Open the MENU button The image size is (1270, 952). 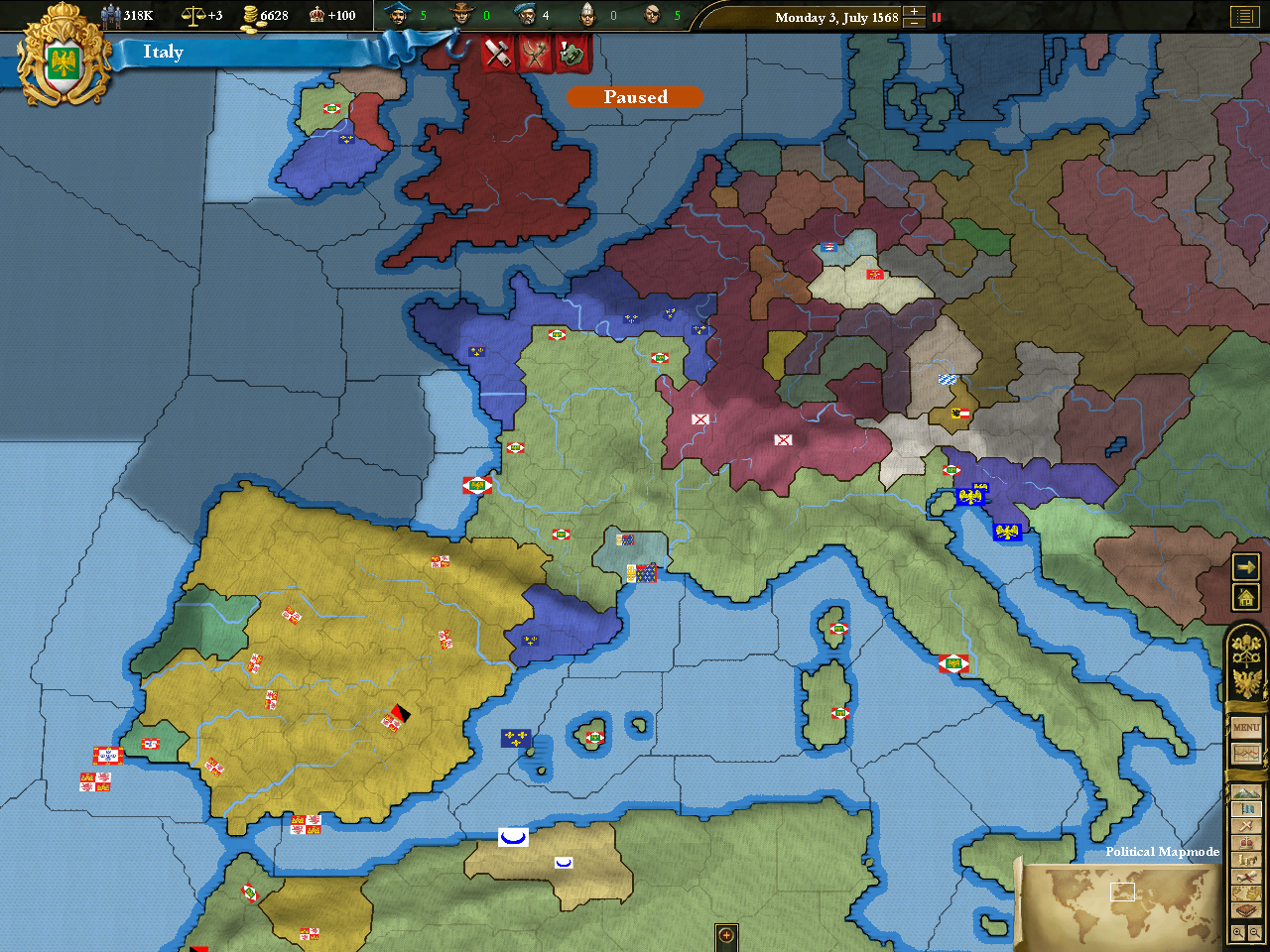[1246, 727]
